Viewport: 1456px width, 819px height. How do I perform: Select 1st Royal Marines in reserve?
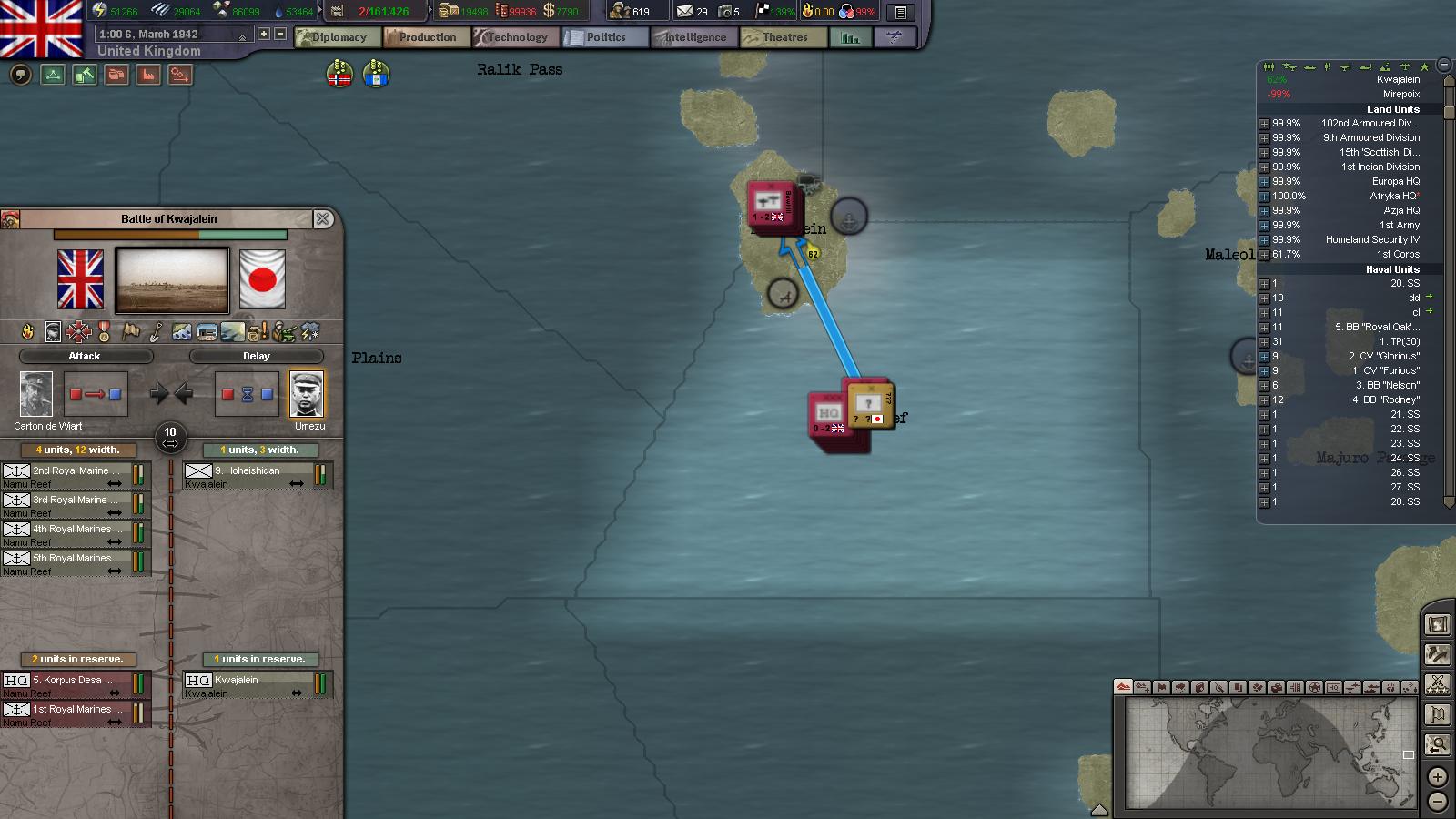tap(76, 713)
